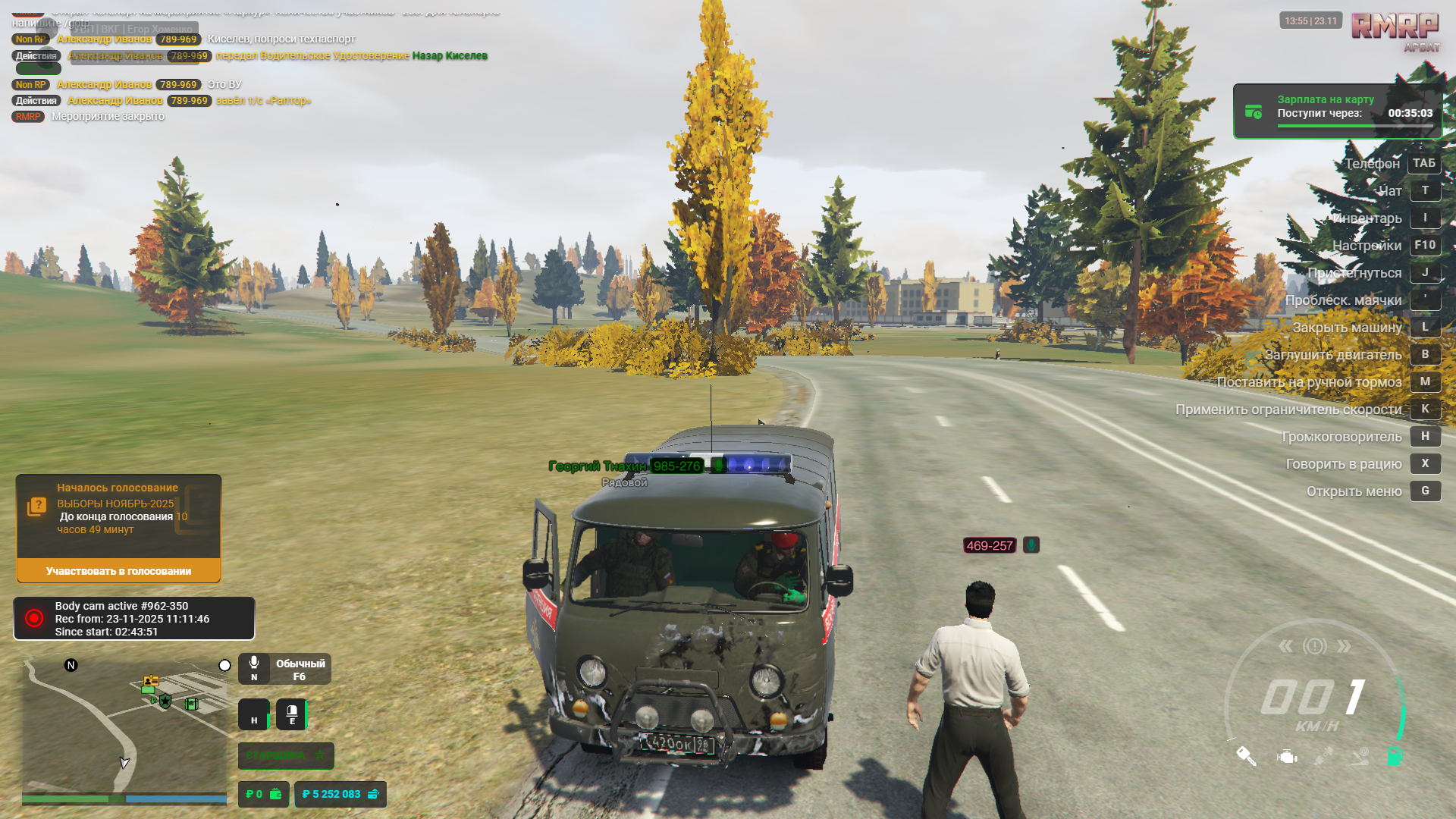The width and height of the screenshot is (1456, 819).
Task: Click the microphone icon in Обычный voice panel
Action: (254, 663)
